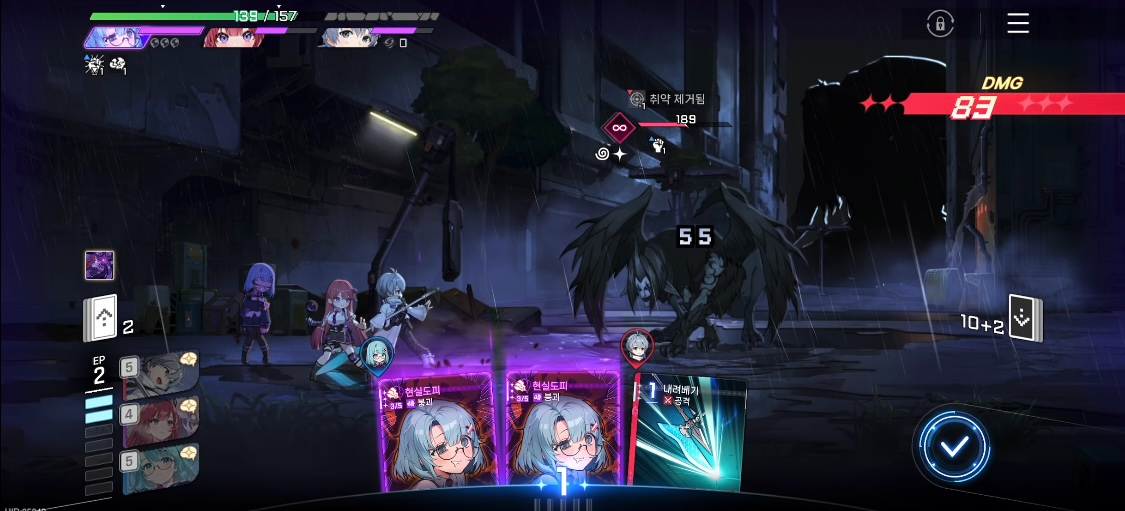View the 취약 제거됨 target status icon
Screen dimensions: 1125x511
tap(637, 98)
